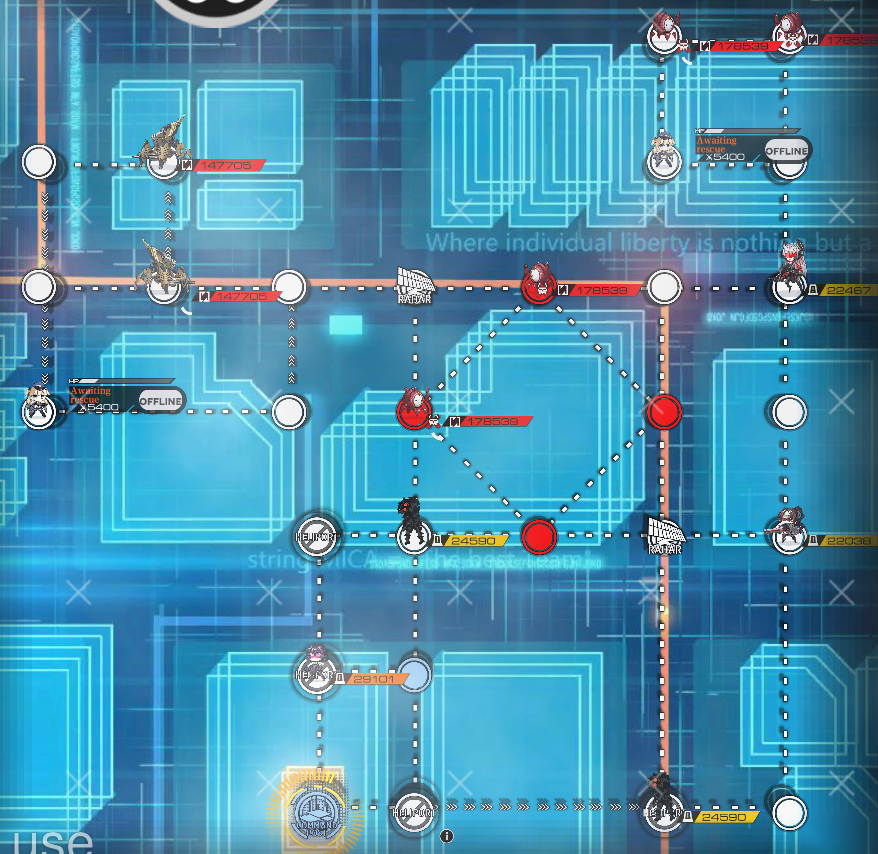Click the small info icon
The image size is (878, 854).
pos(447,836)
